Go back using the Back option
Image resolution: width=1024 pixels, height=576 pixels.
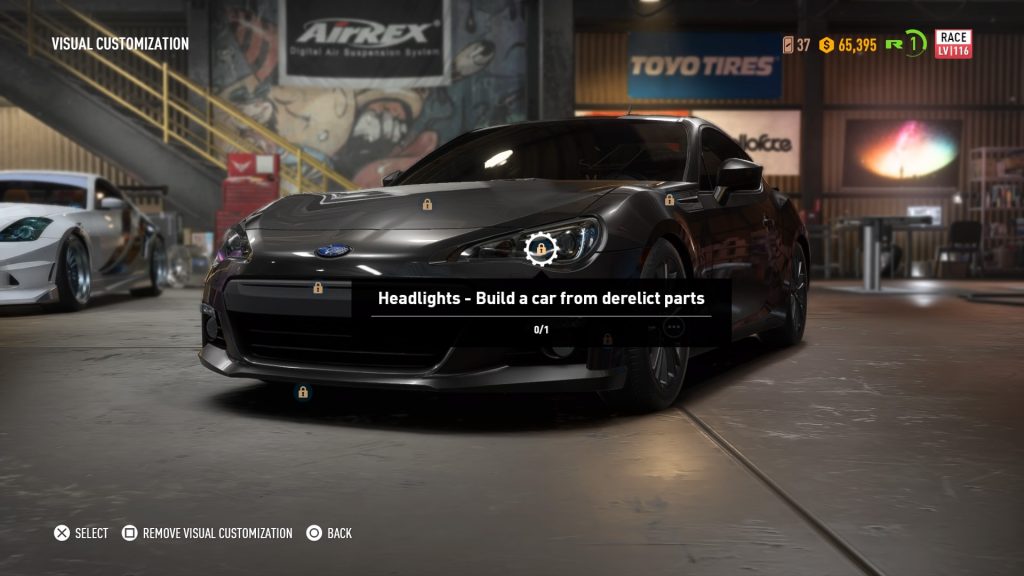click(329, 533)
